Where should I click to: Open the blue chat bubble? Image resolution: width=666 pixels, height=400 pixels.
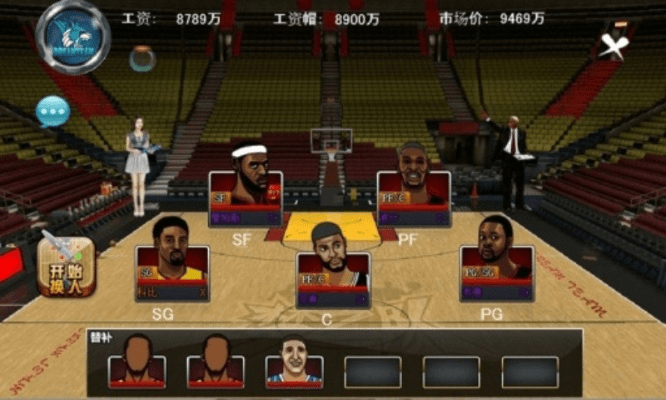tap(51, 109)
